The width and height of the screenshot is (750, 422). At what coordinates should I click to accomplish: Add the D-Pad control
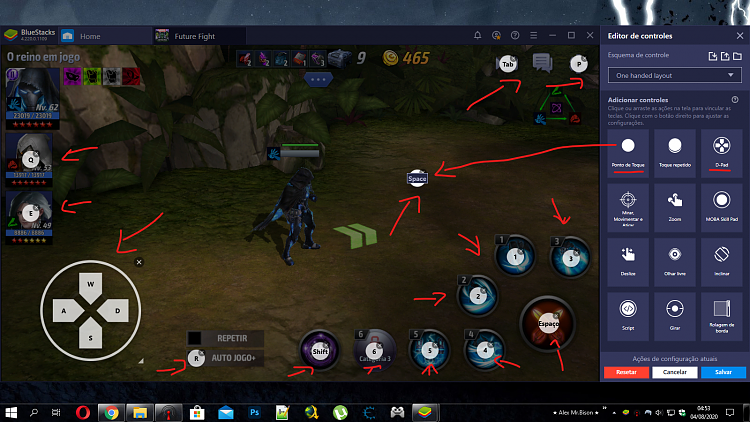[x=721, y=150]
